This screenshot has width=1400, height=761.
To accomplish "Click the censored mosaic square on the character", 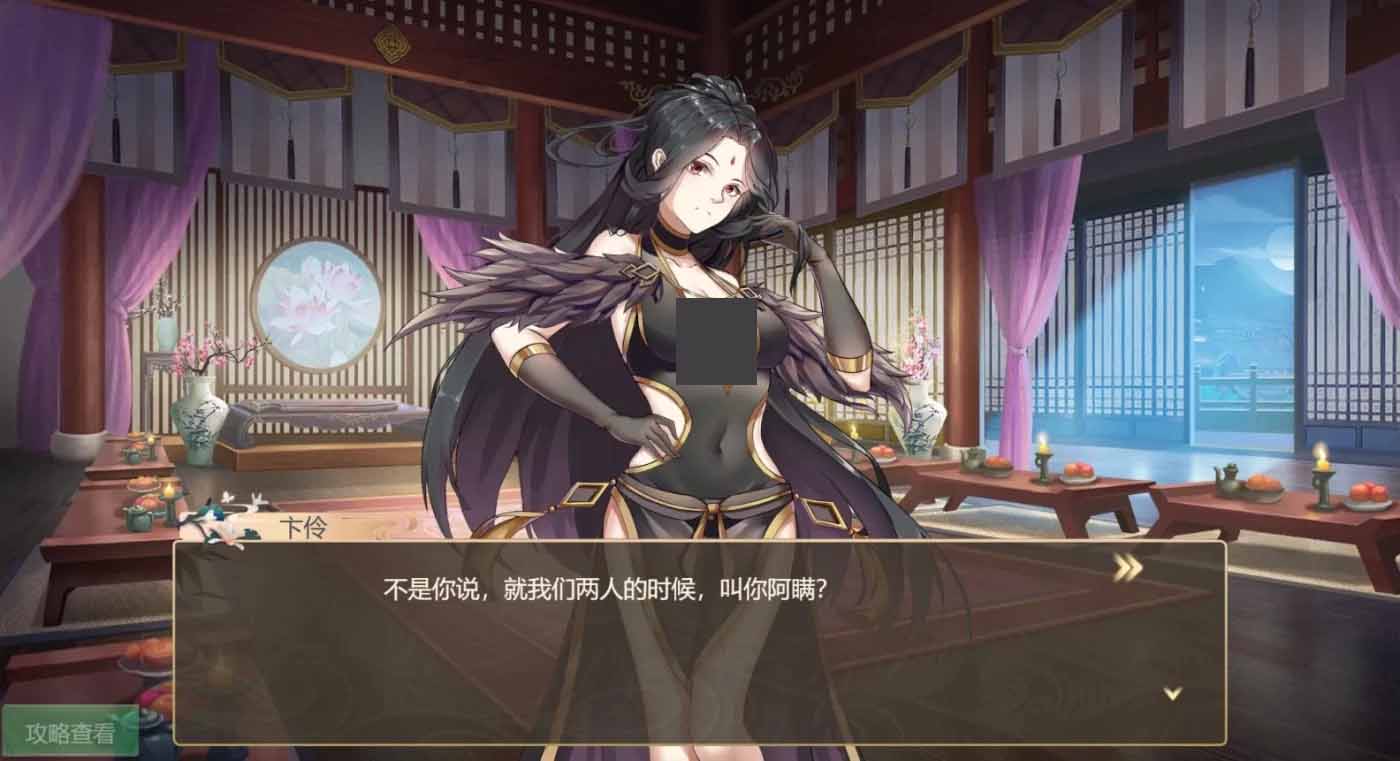I will (x=716, y=341).
